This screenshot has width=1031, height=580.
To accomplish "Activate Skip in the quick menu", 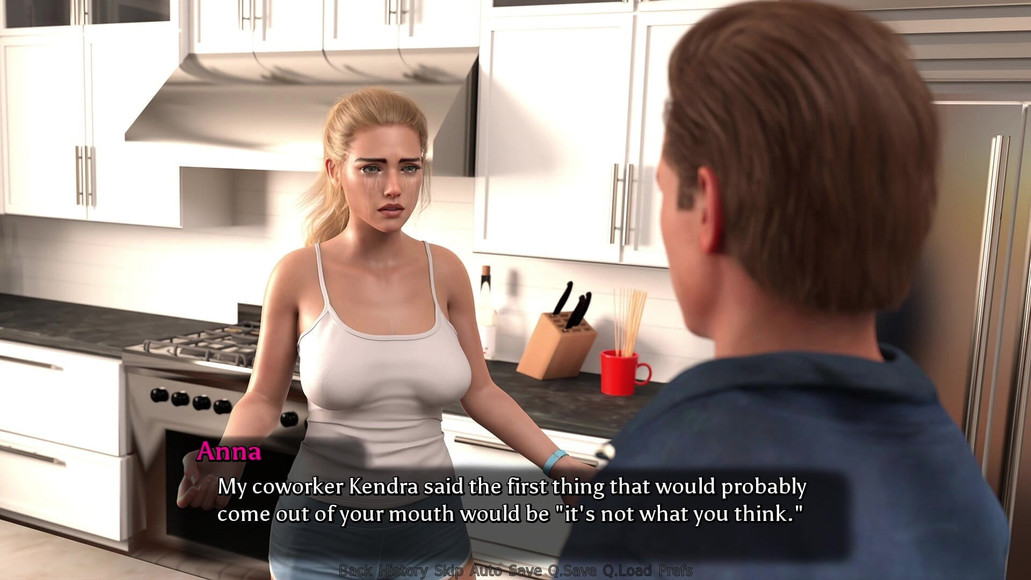I will (x=449, y=571).
